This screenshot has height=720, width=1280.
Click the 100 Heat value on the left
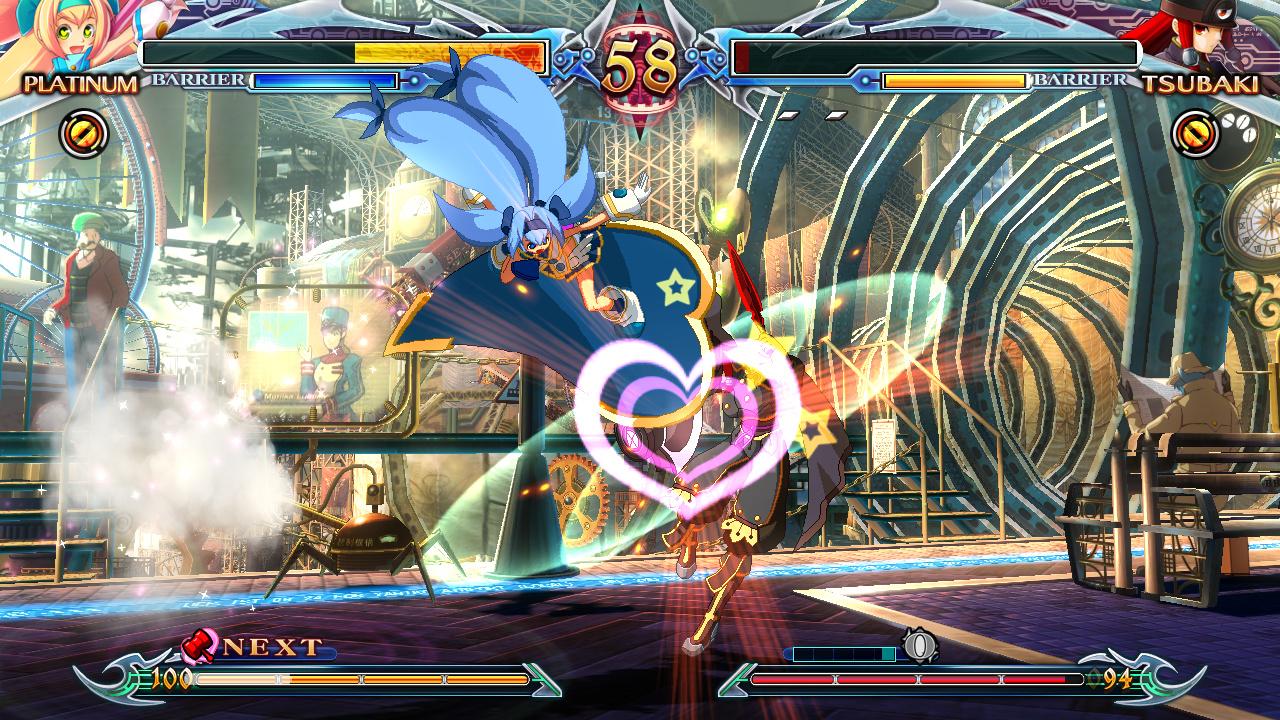click(x=170, y=677)
